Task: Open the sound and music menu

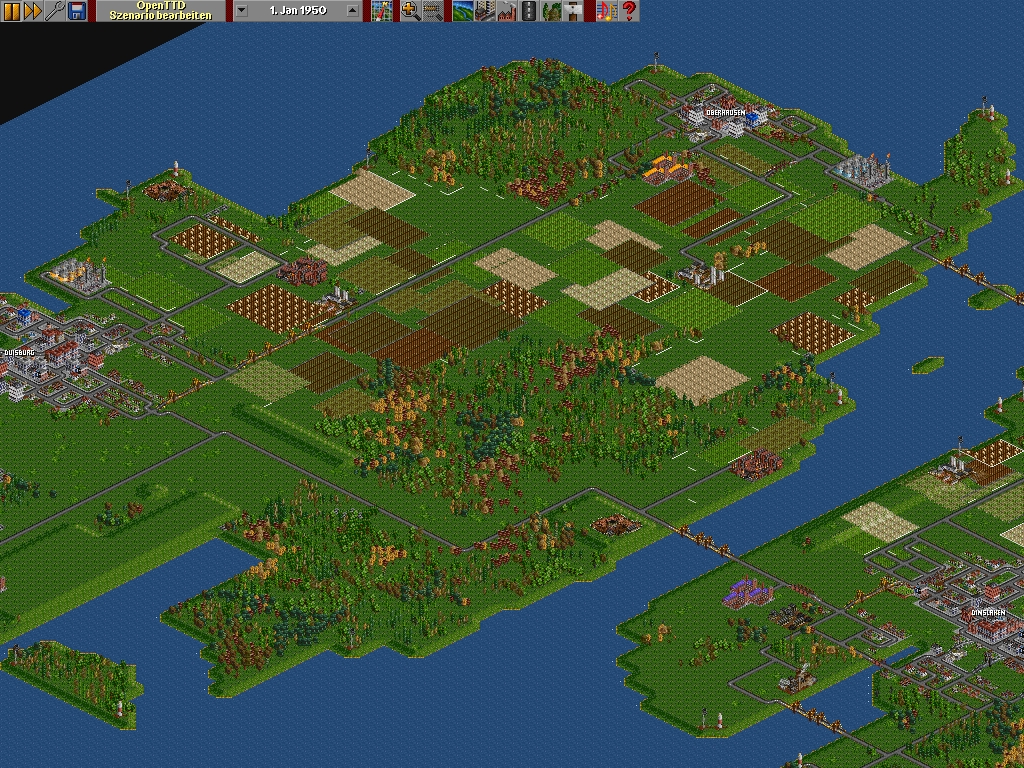Action: [x=606, y=11]
